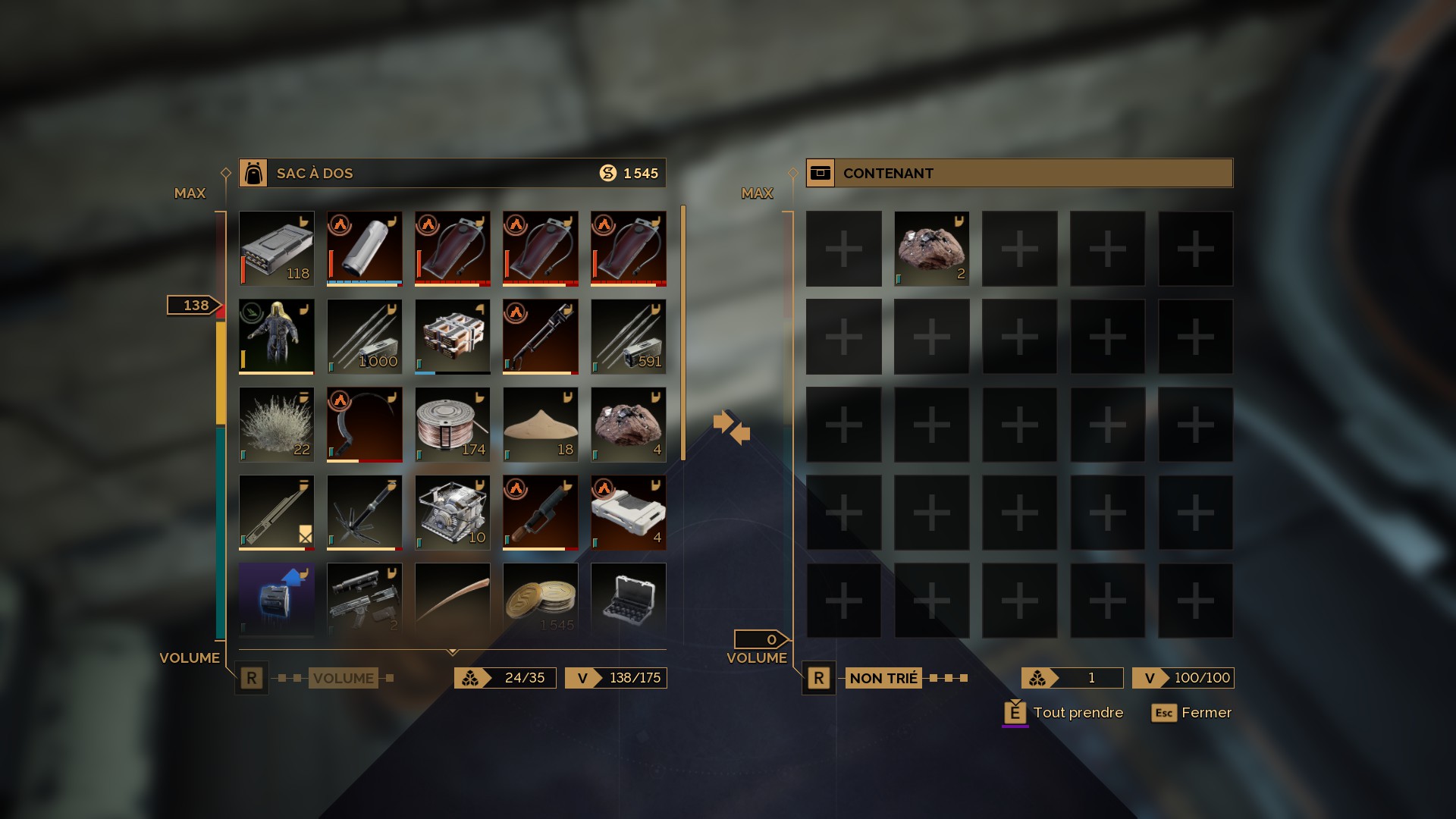Select the open black case slot
This screenshot has height=819, width=1456.
[628, 599]
